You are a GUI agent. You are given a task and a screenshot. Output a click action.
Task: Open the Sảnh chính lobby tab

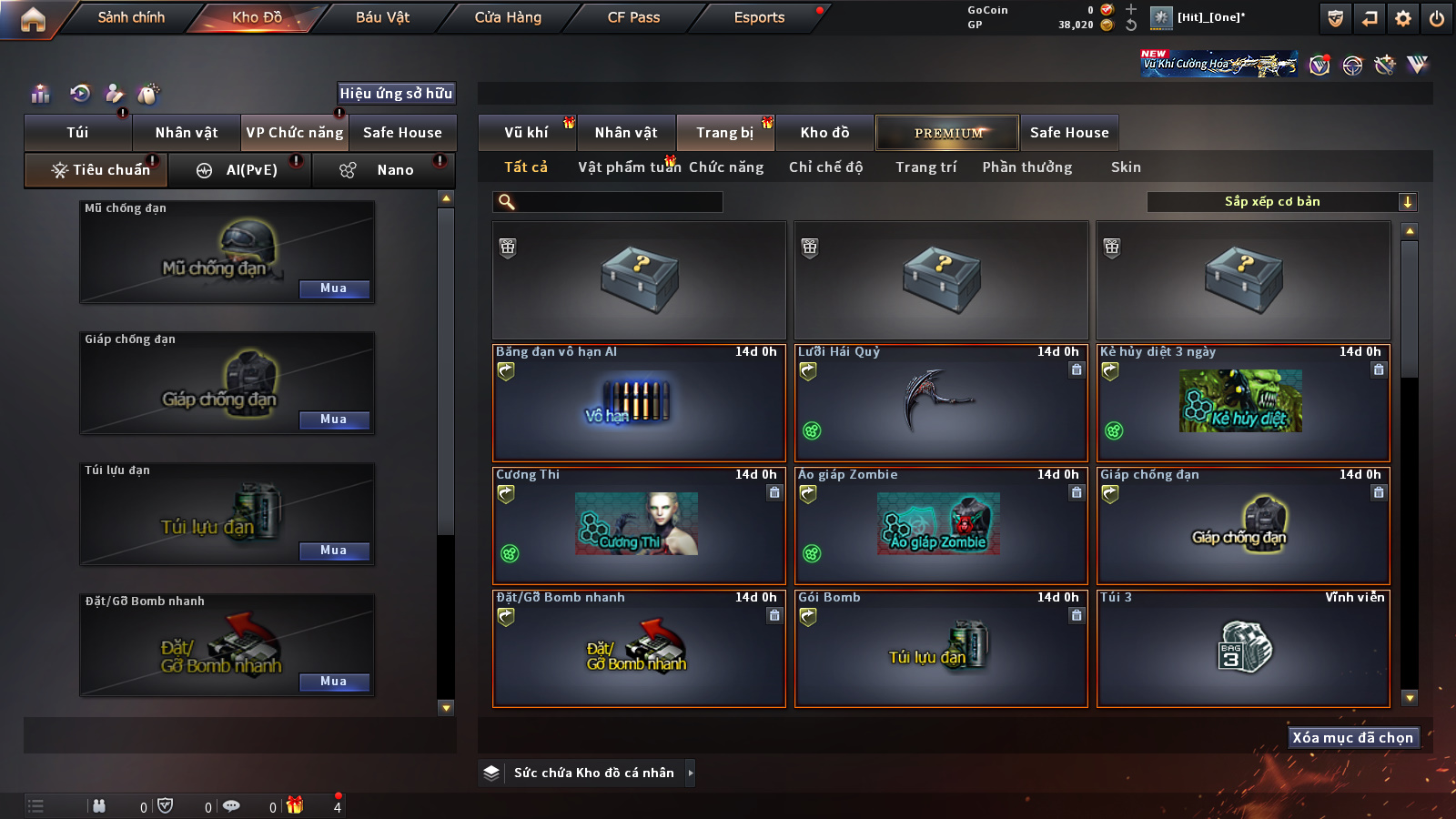131,17
